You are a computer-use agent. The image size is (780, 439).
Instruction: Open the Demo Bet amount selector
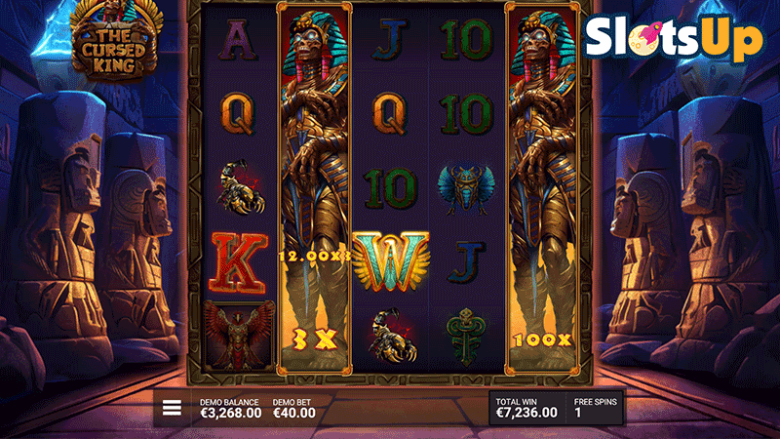click(293, 408)
